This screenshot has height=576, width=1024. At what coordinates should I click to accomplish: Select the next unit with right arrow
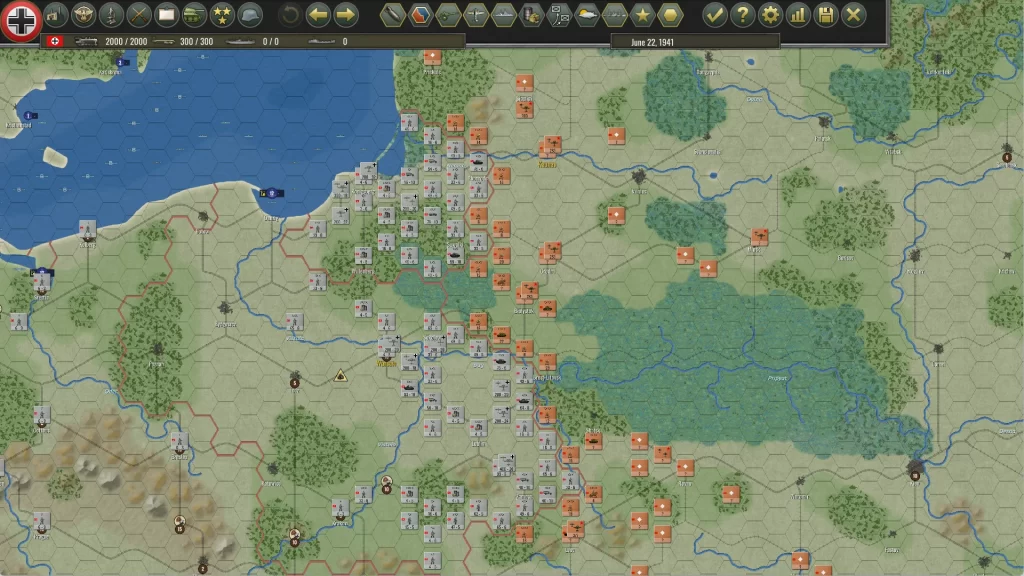click(x=346, y=15)
